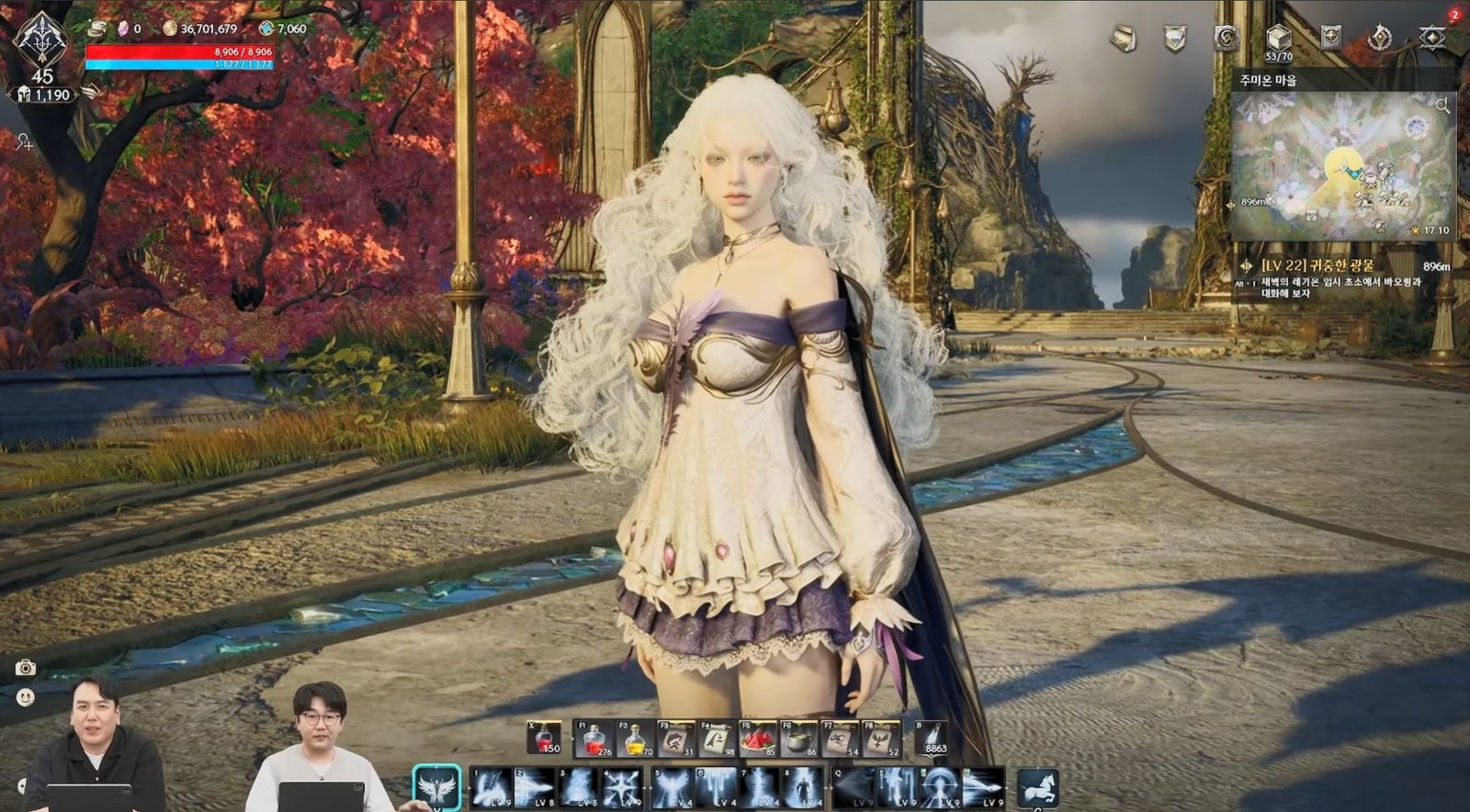Viewport: 1470px width, 812px height.
Task: Click the shield emblem icon in the top-right toolbar
Action: [1174, 35]
